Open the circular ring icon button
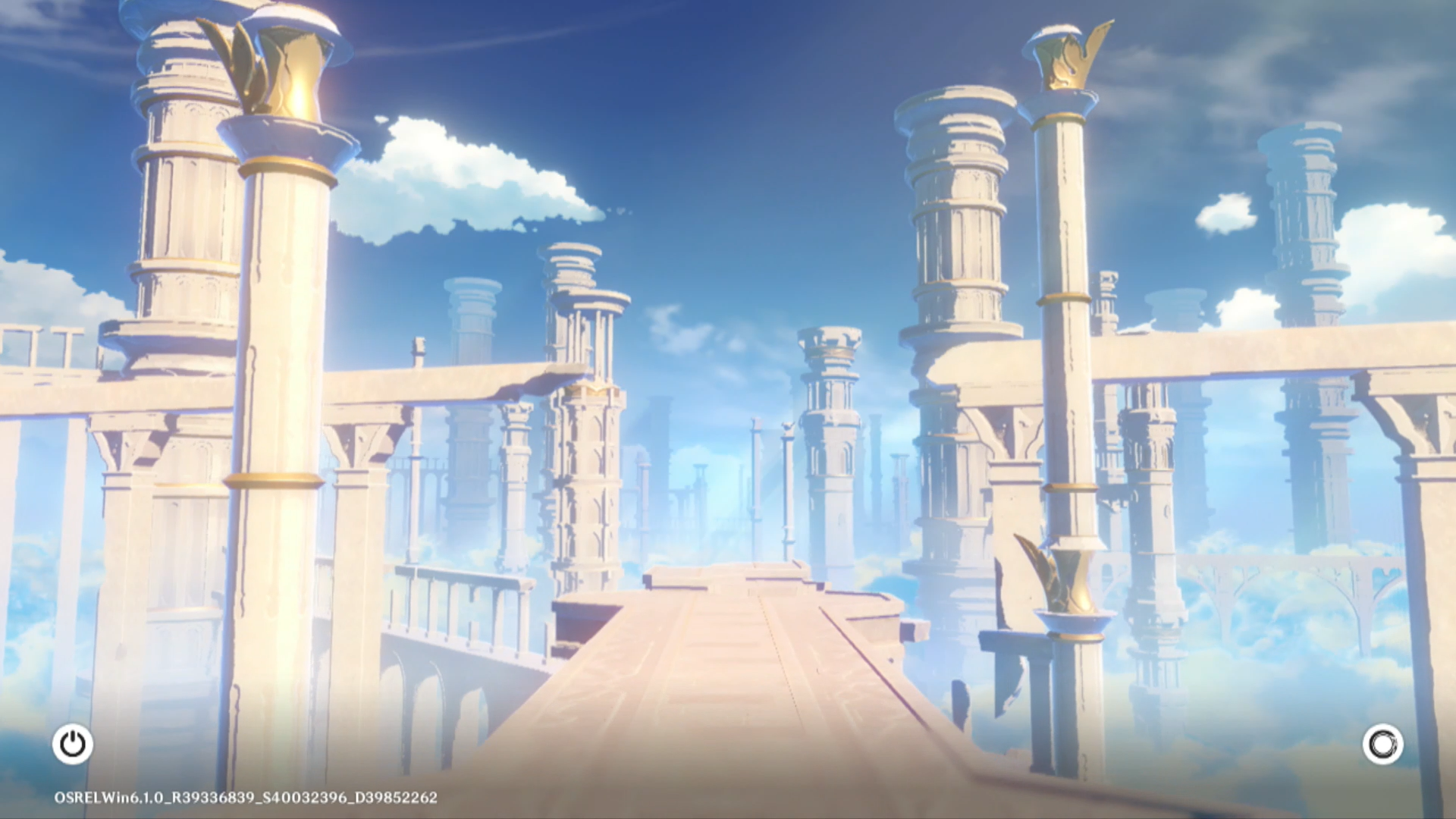 click(1382, 744)
